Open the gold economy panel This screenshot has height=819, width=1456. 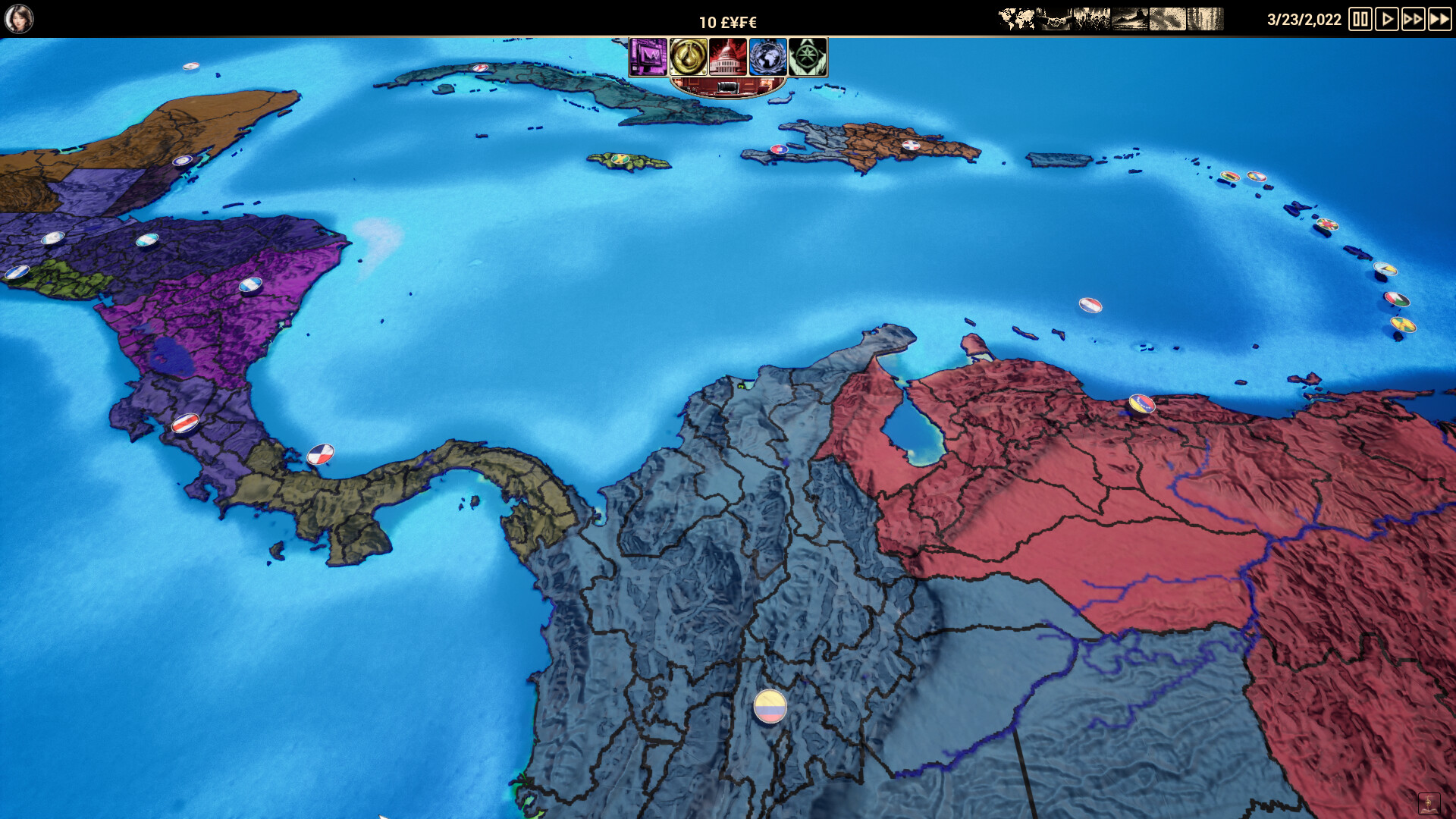(689, 58)
